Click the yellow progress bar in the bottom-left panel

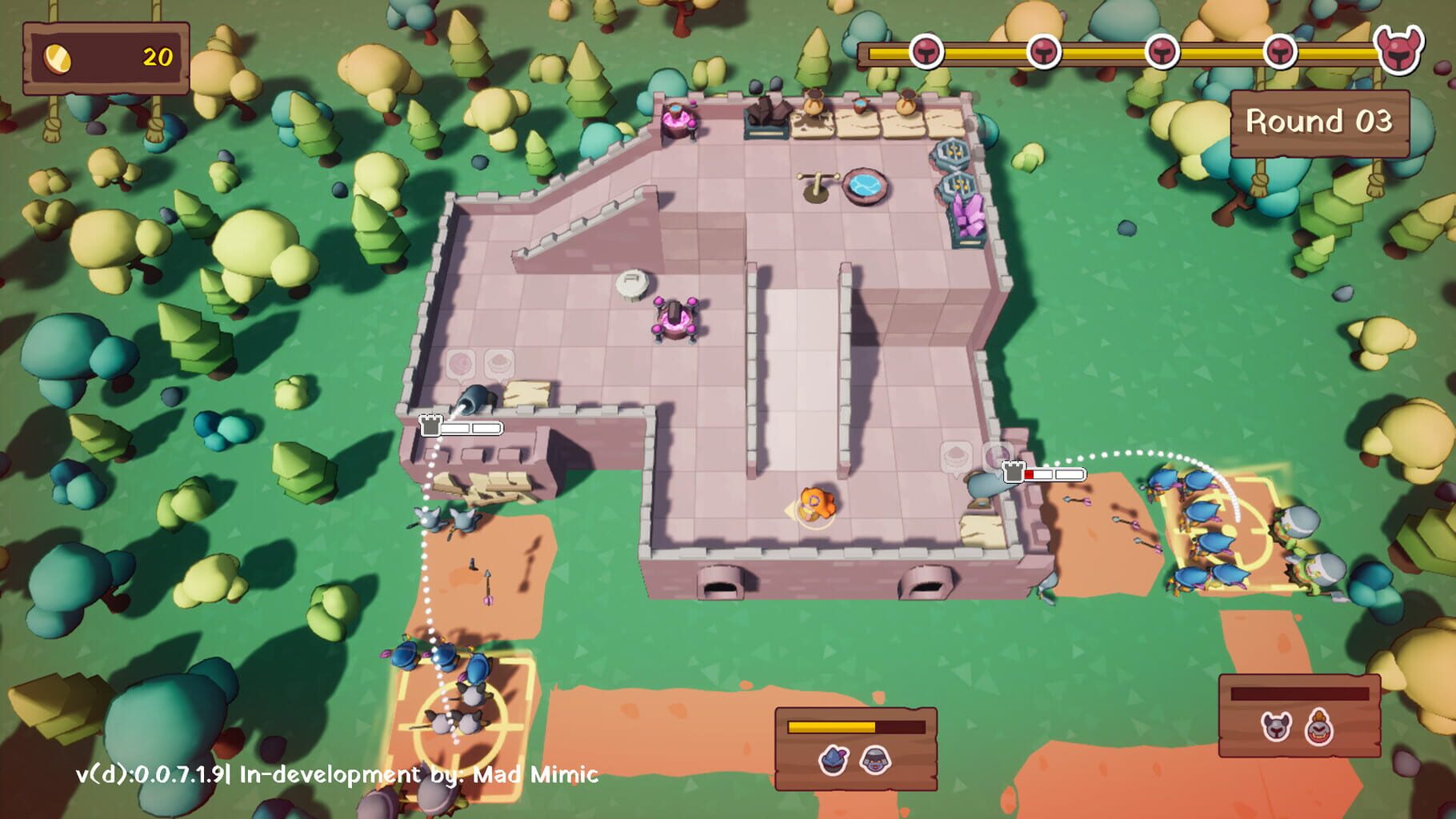[x=830, y=727]
